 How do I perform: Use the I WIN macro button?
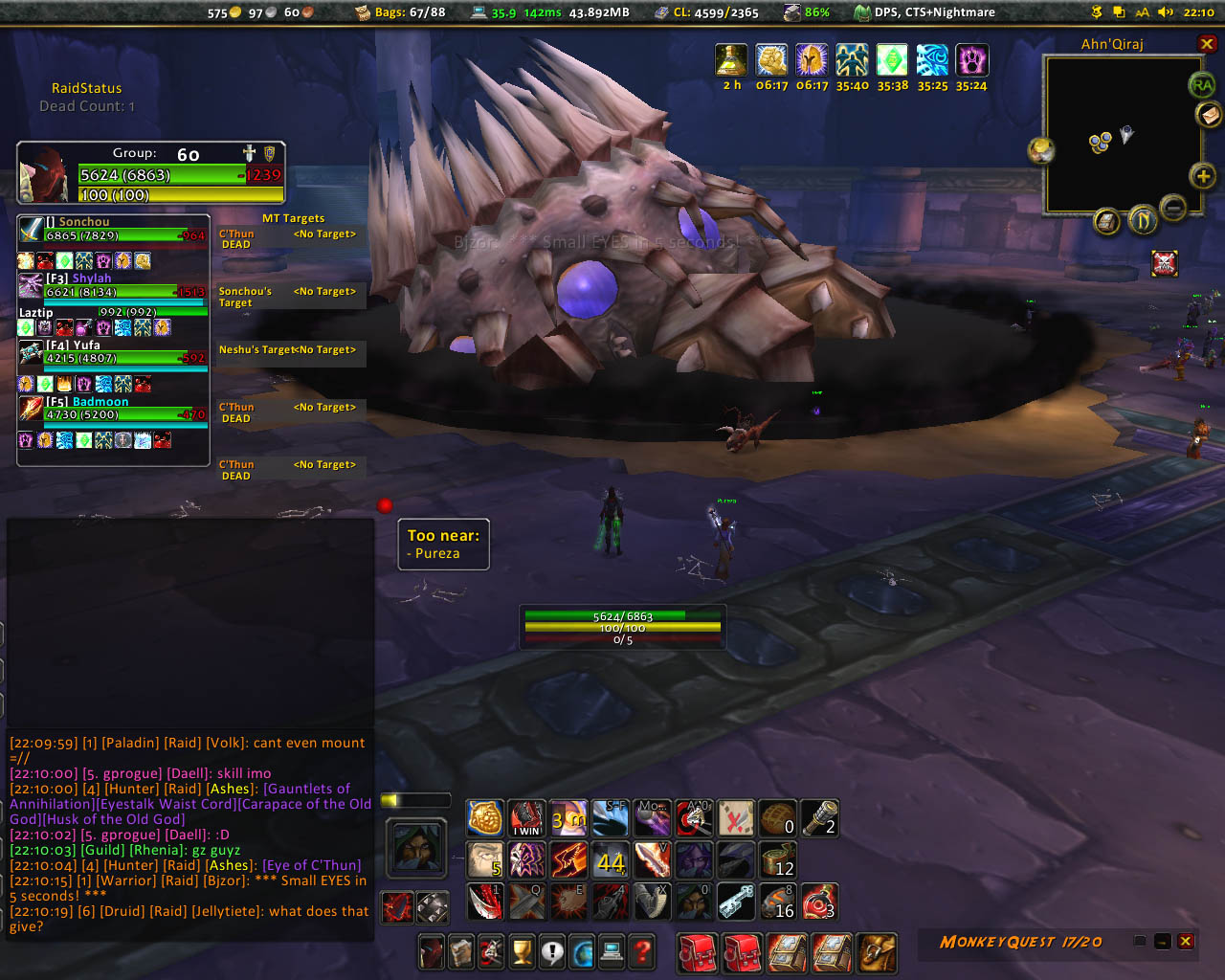click(x=526, y=818)
